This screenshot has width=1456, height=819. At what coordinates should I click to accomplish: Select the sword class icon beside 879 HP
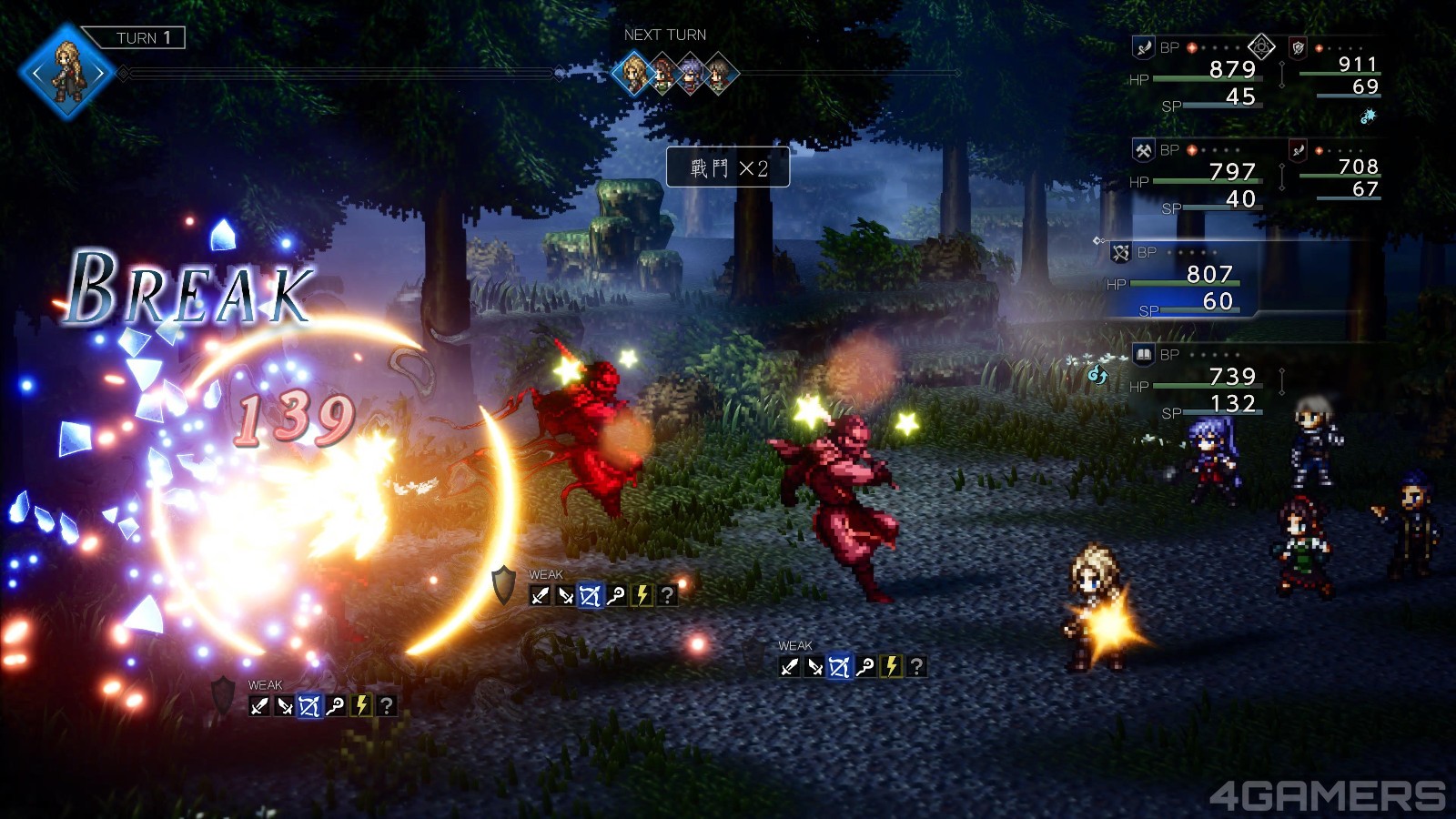pyautogui.click(x=1143, y=47)
